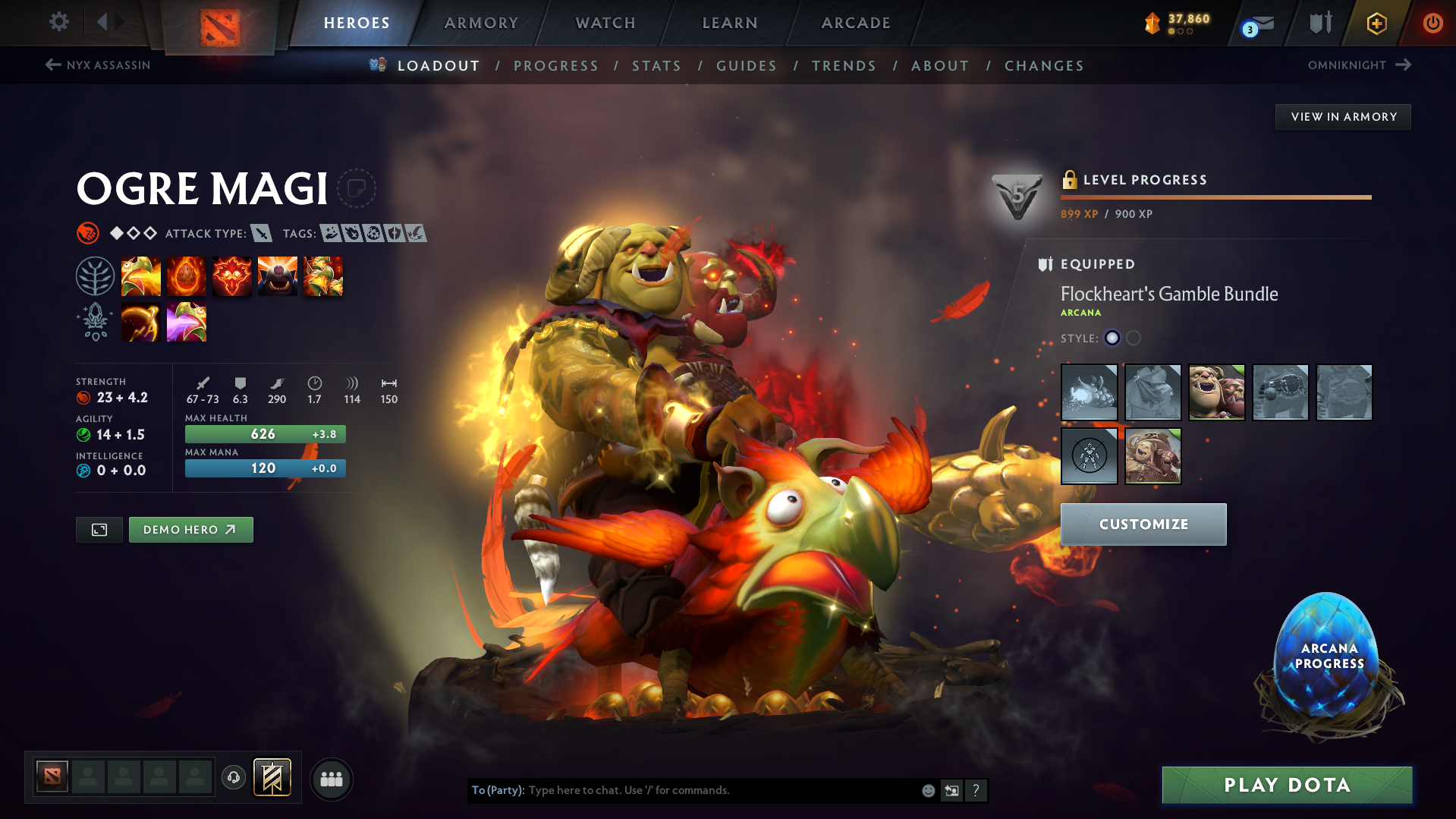Select the first Arcana style option
This screenshot has height=819, width=1456.
coord(1112,338)
